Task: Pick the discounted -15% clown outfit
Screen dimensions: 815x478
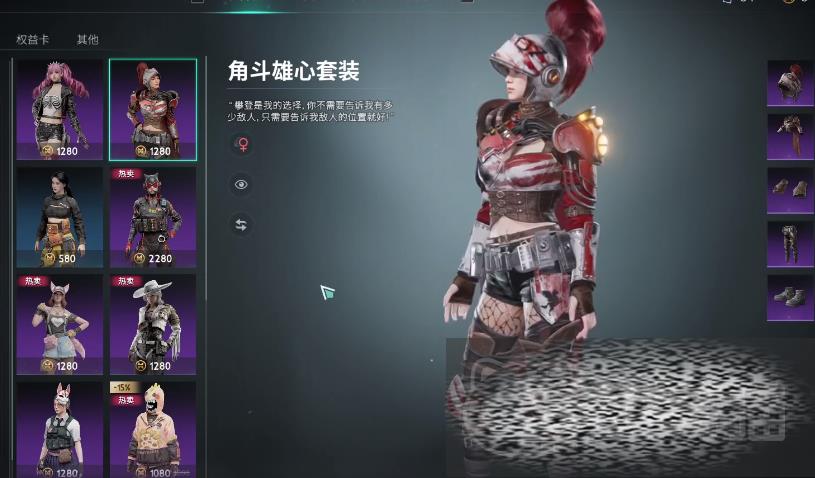Action: (153, 429)
